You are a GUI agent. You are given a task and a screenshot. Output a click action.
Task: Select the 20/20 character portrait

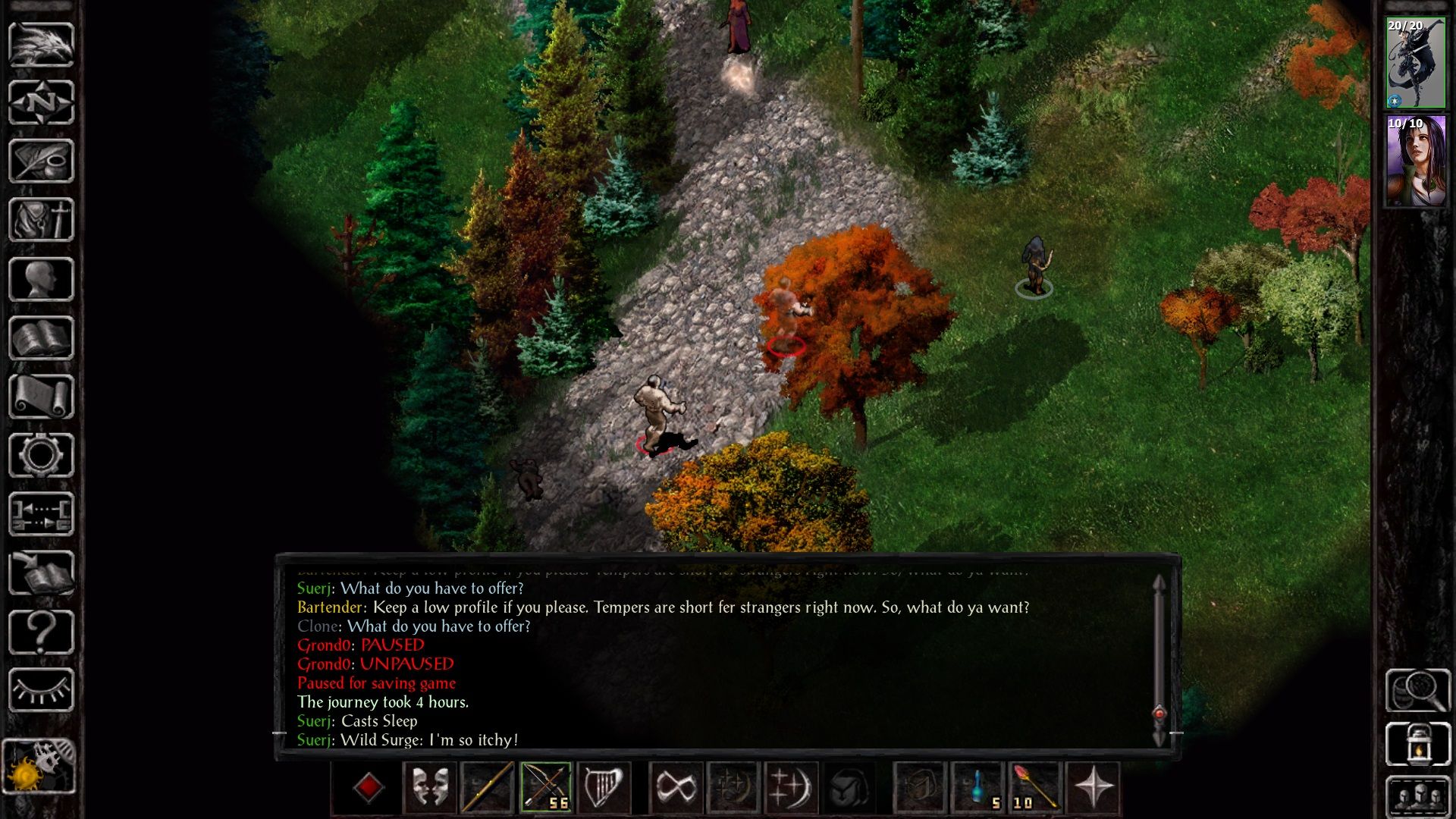point(1416,64)
